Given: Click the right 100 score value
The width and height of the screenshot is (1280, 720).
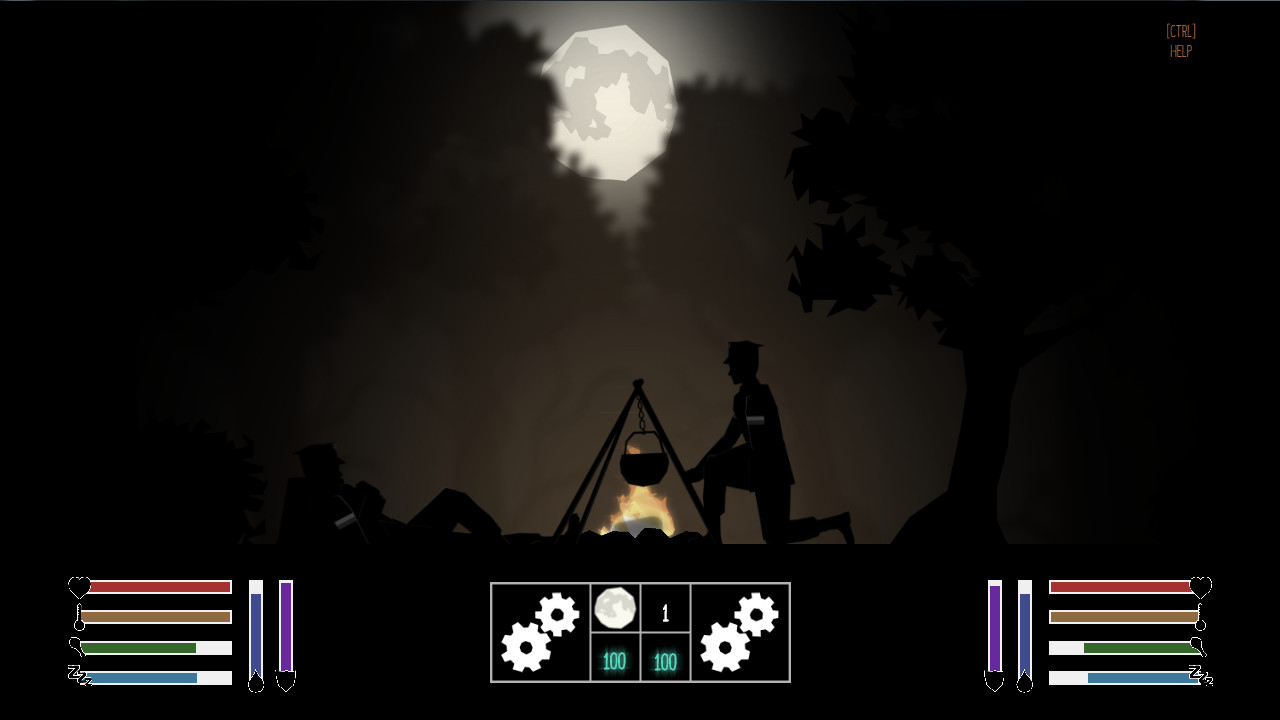Looking at the screenshot, I should [x=664, y=661].
